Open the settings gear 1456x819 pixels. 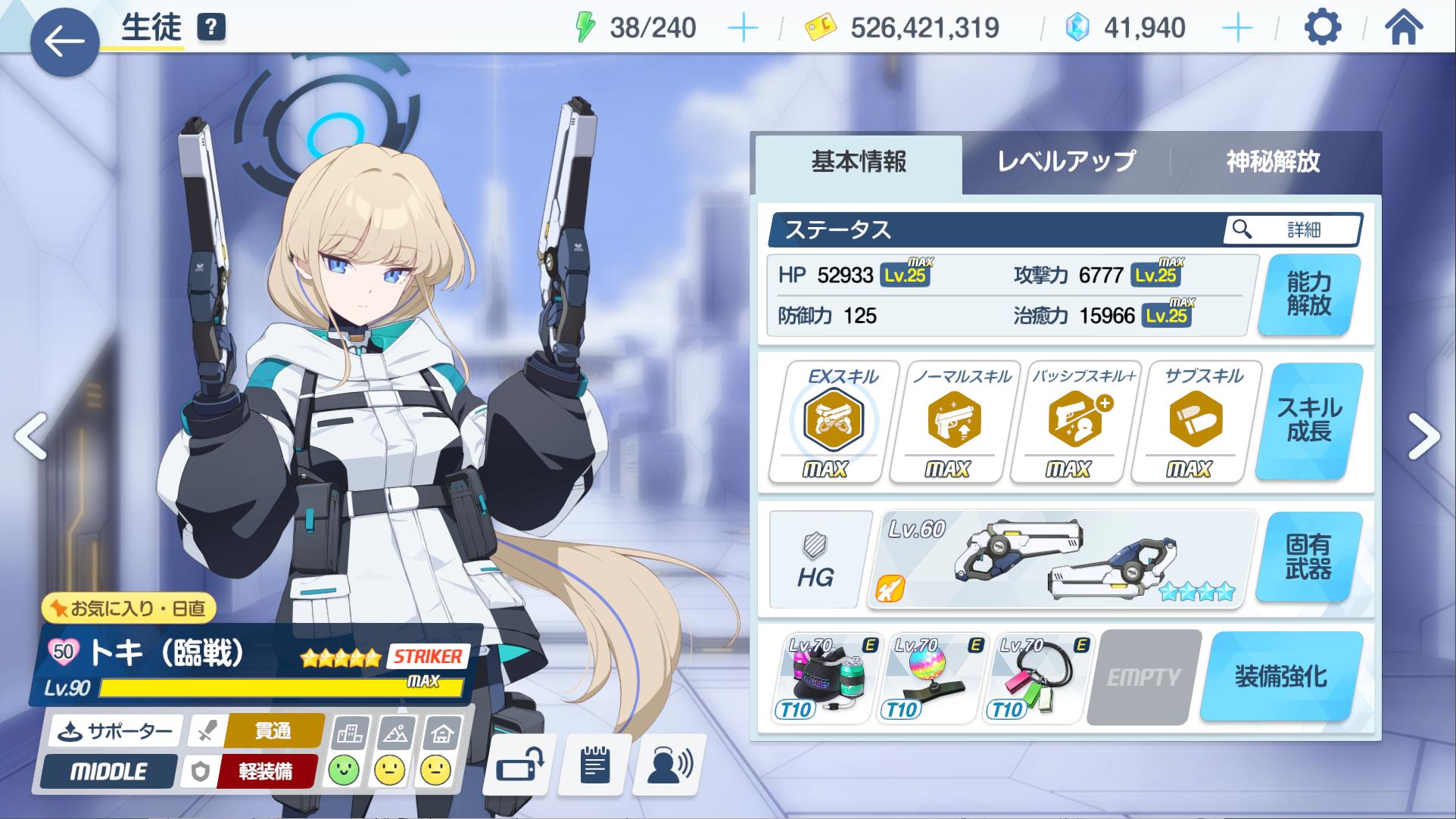[x=1322, y=29]
